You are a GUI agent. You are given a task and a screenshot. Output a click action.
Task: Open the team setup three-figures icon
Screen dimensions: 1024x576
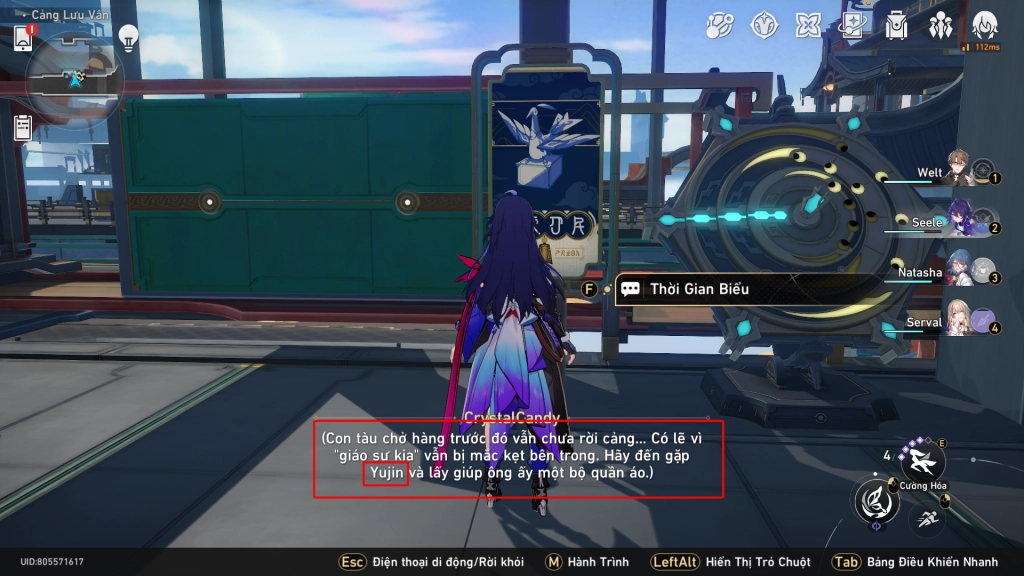tap(940, 25)
